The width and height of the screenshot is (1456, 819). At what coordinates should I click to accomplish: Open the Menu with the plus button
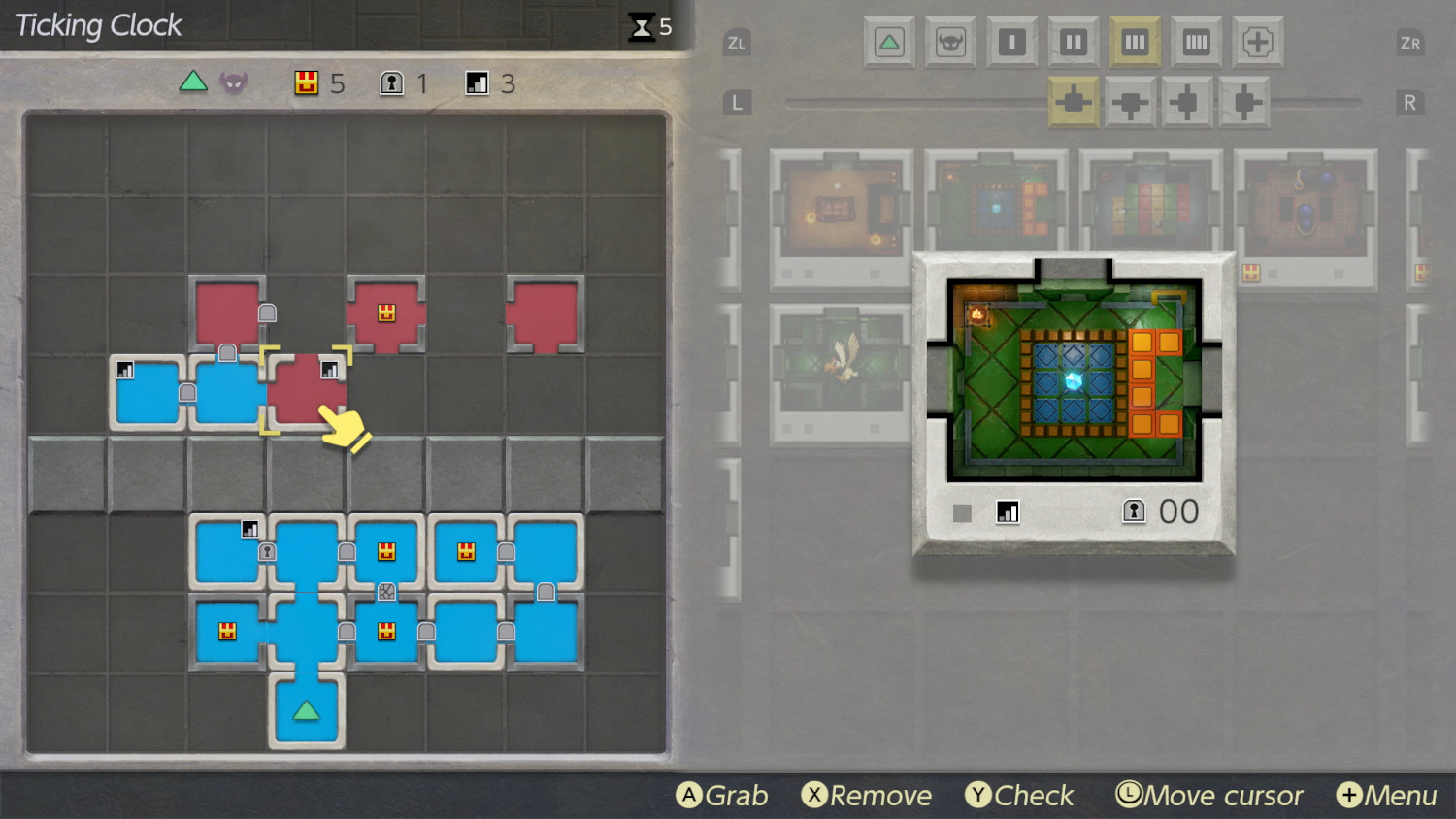click(1349, 795)
